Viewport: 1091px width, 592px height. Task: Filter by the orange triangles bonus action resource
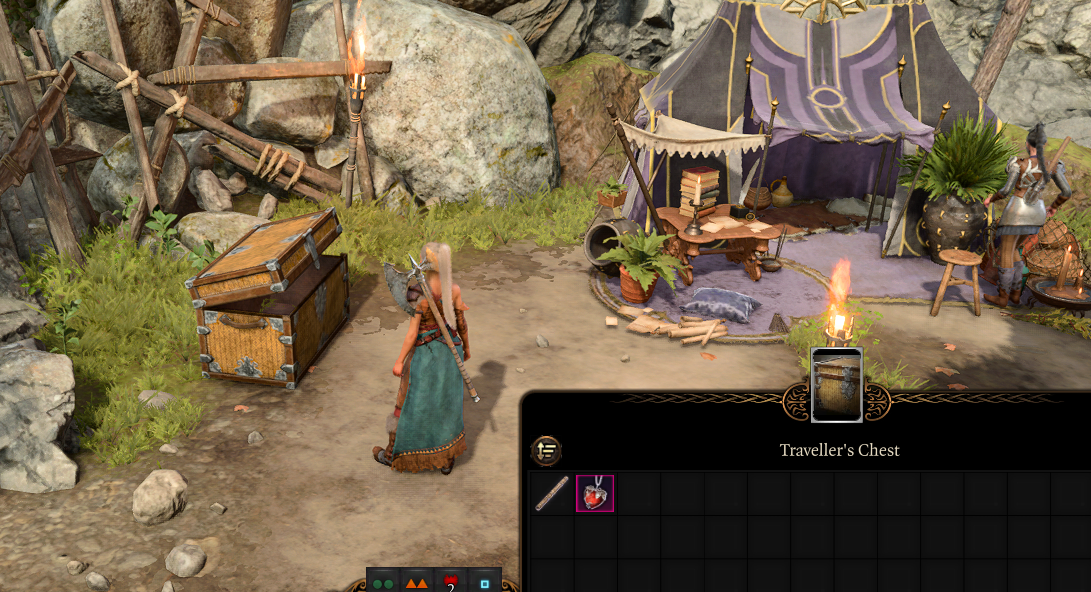(x=417, y=582)
